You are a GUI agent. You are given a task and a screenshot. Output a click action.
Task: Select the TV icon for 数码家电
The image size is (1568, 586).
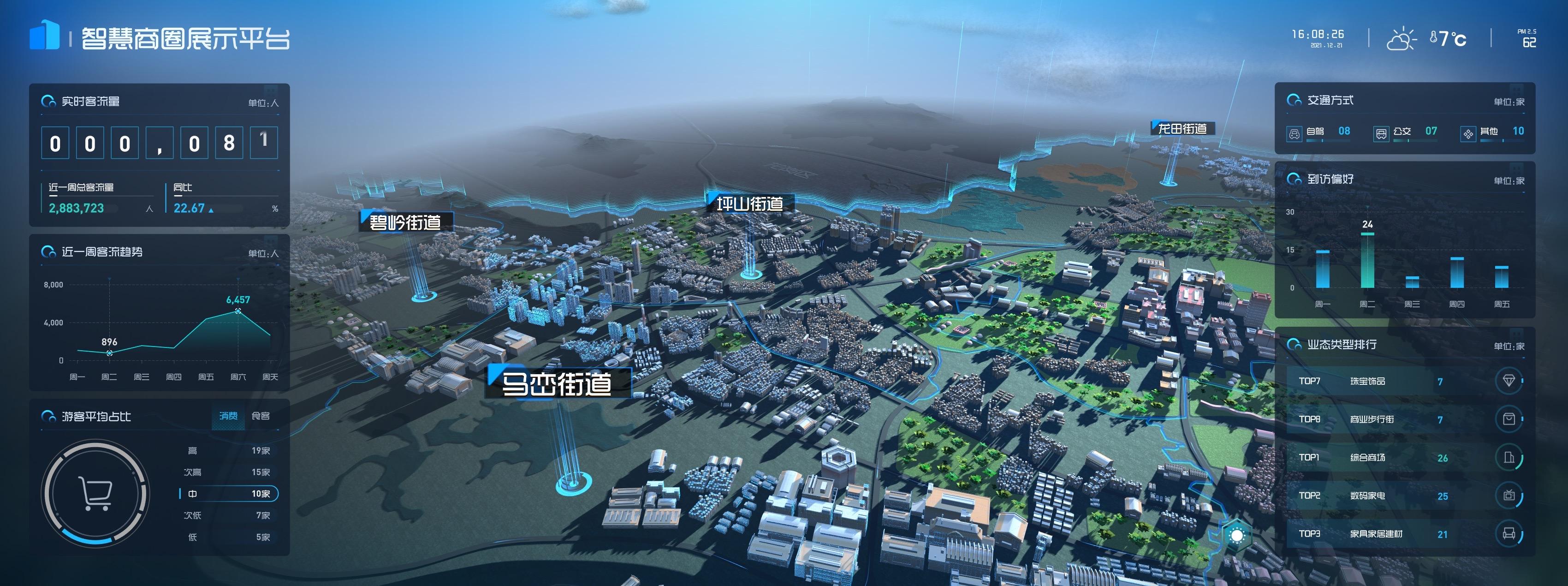(x=1509, y=495)
